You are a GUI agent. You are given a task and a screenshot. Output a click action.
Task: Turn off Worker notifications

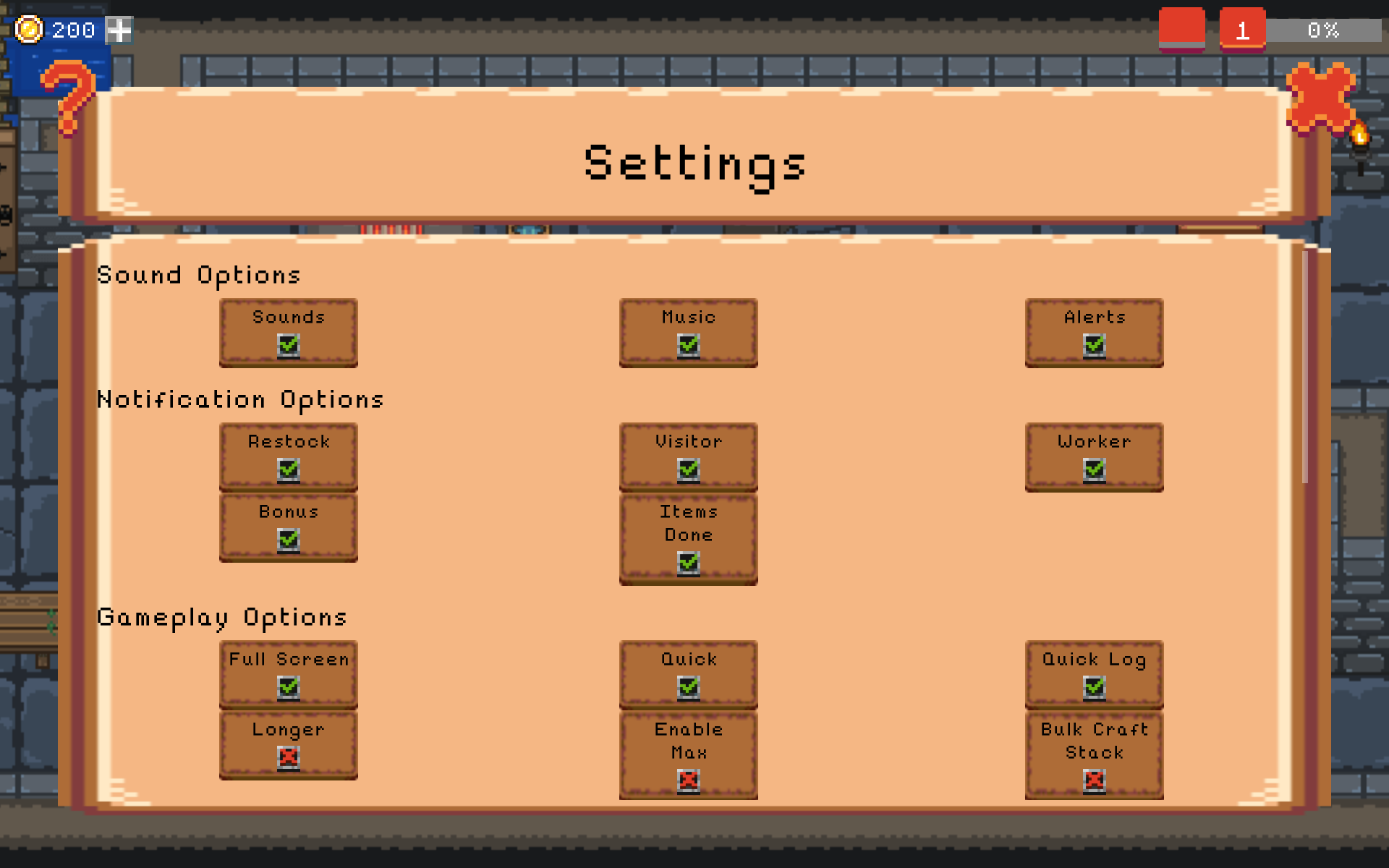1094,470
